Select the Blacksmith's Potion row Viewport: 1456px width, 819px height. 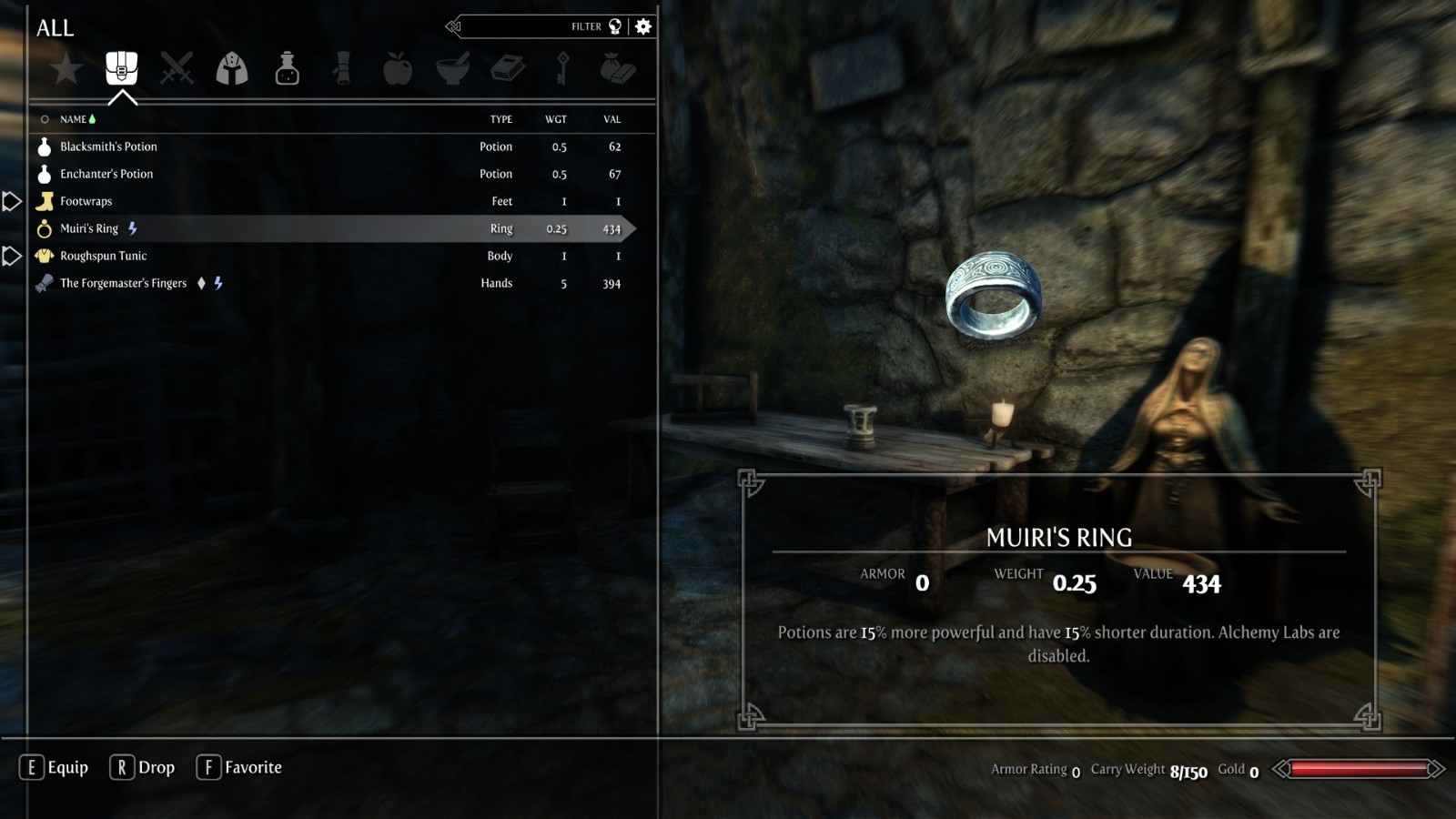[108, 147]
